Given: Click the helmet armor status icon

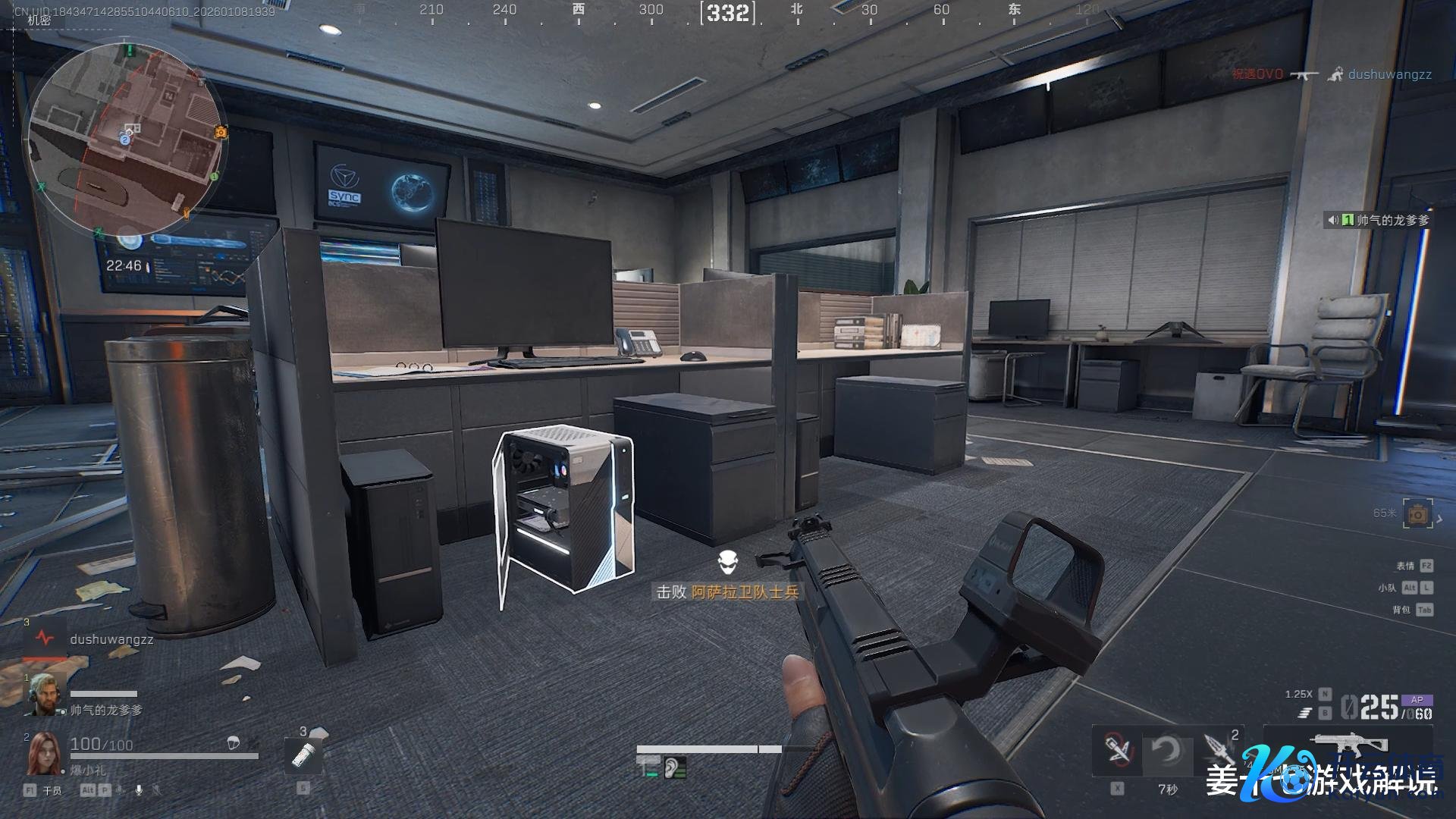Looking at the screenshot, I should (x=234, y=743).
